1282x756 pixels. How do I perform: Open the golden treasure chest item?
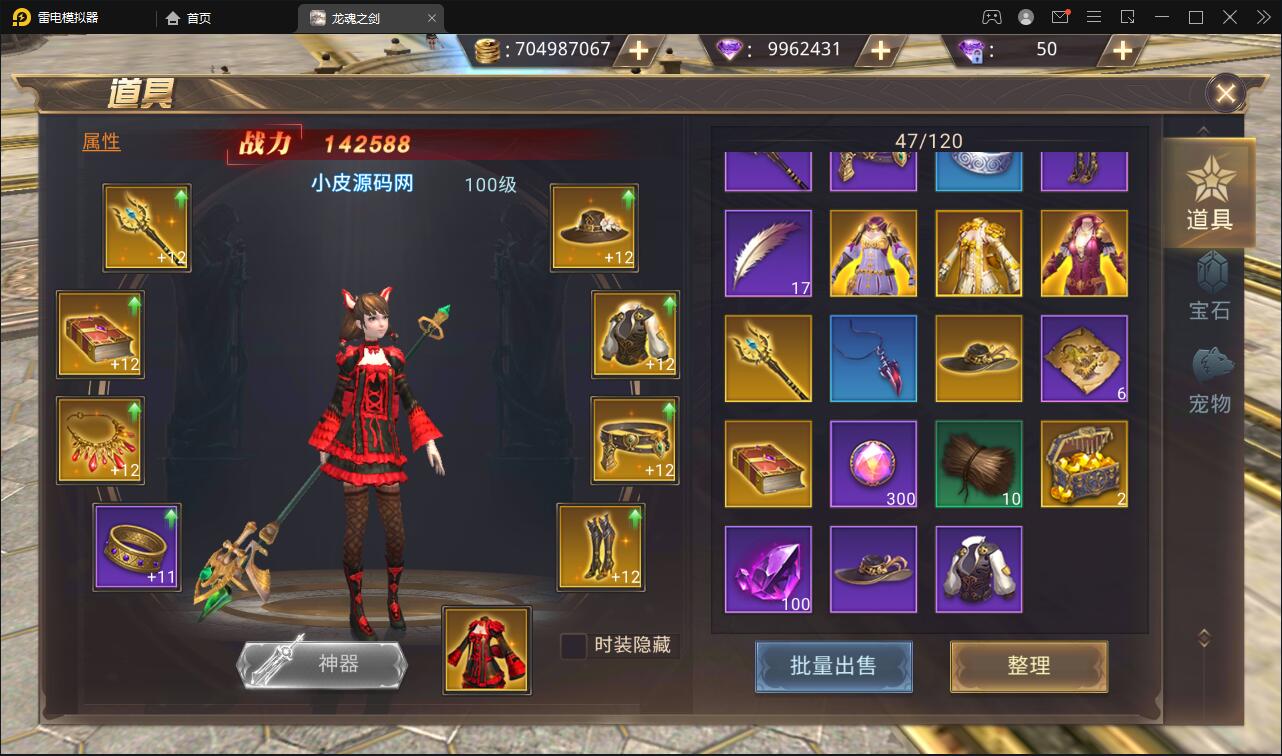click(1084, 463)
